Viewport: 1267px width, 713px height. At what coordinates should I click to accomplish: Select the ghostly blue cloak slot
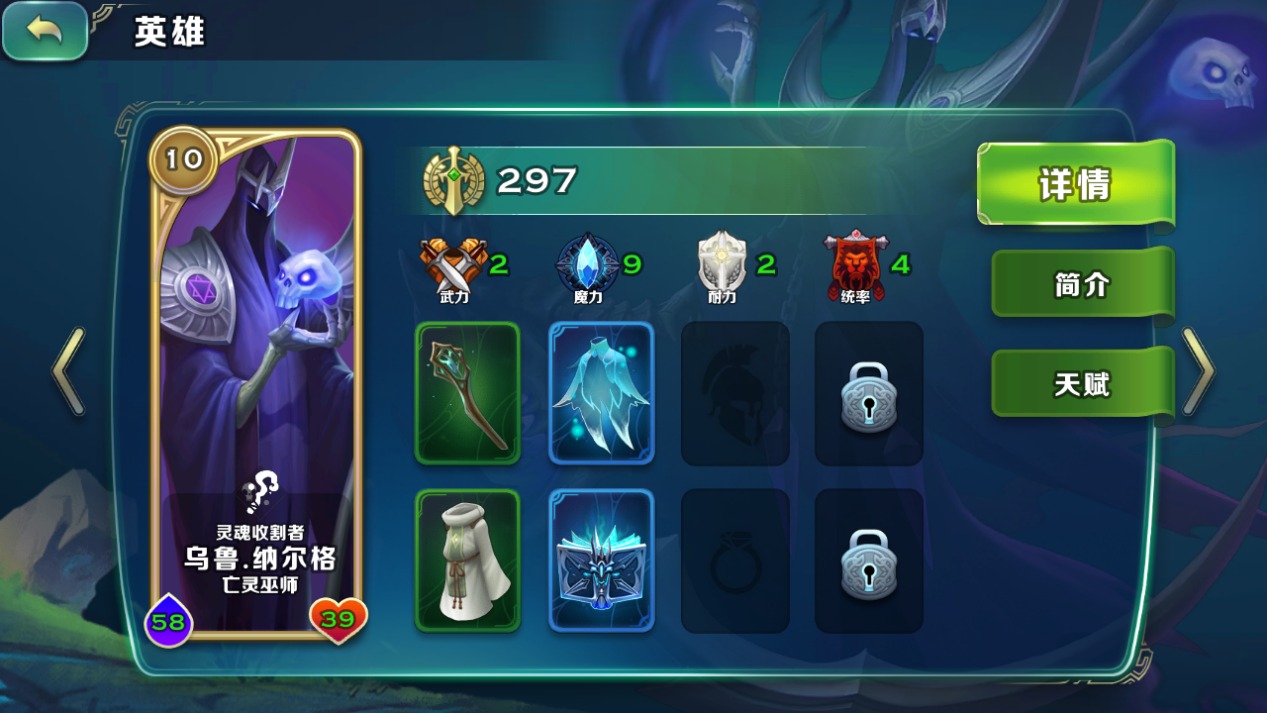pos(601,393)
